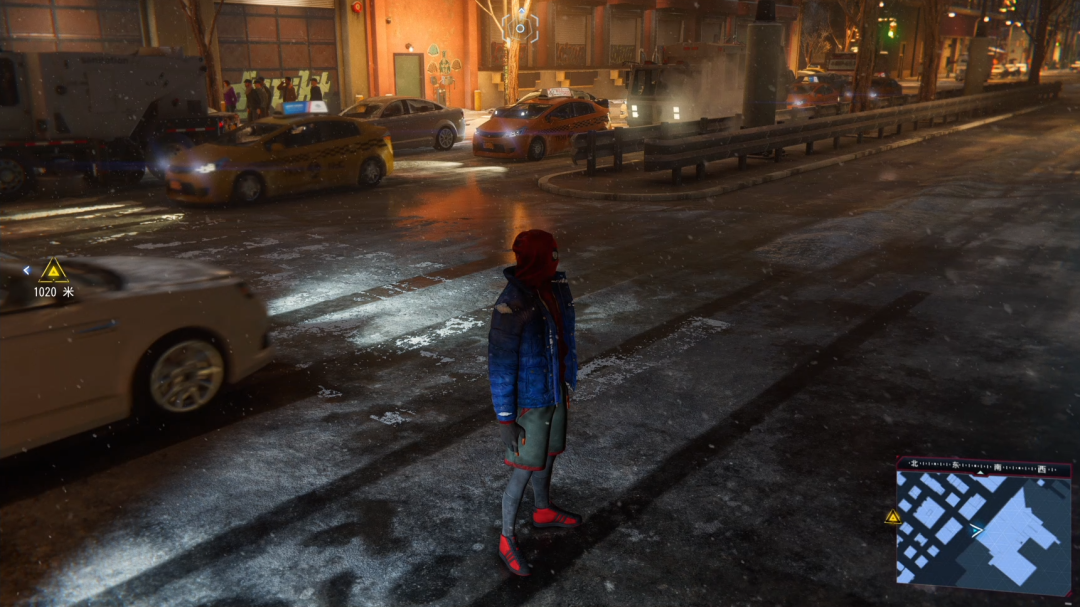
Task: Click the yellow objective marker showing 1020 米
Action: tap(53, 271)
